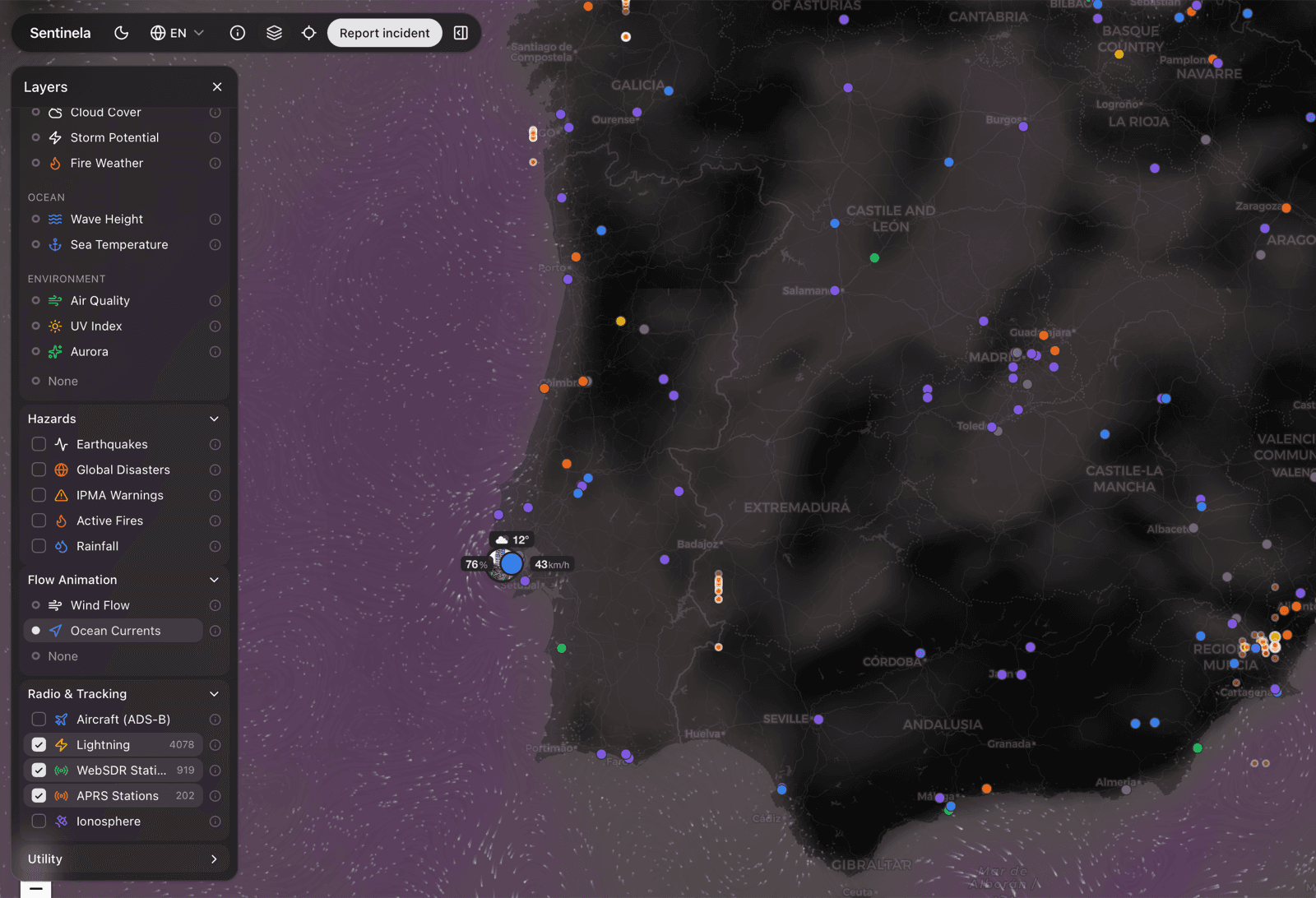The width and height of the screenshot is (1316, 898).
Task: Close the Layers panel
Action: click(217, 86)
